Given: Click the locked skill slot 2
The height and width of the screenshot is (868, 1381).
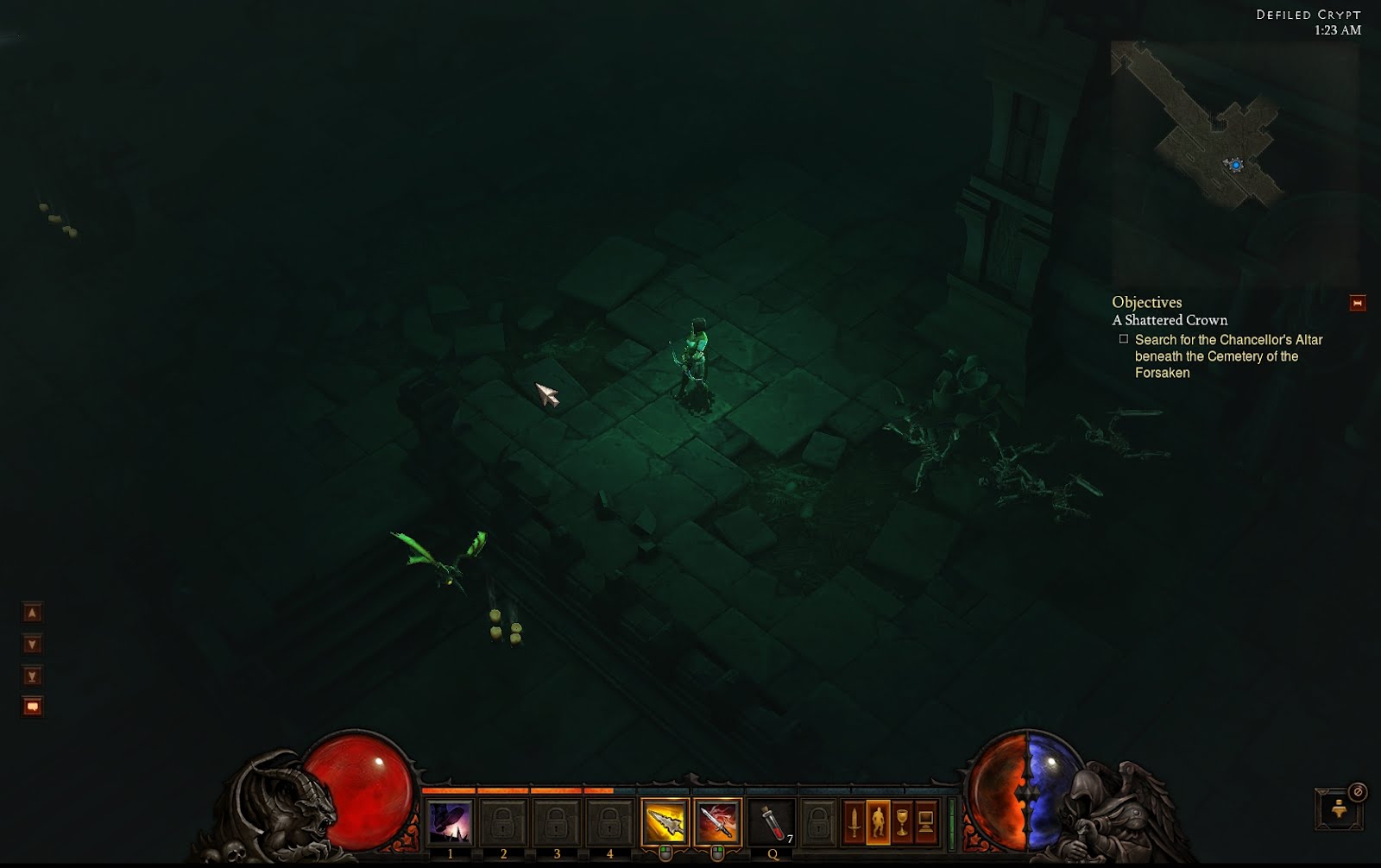Looking at the screenshot, I should tap(503, 821).
